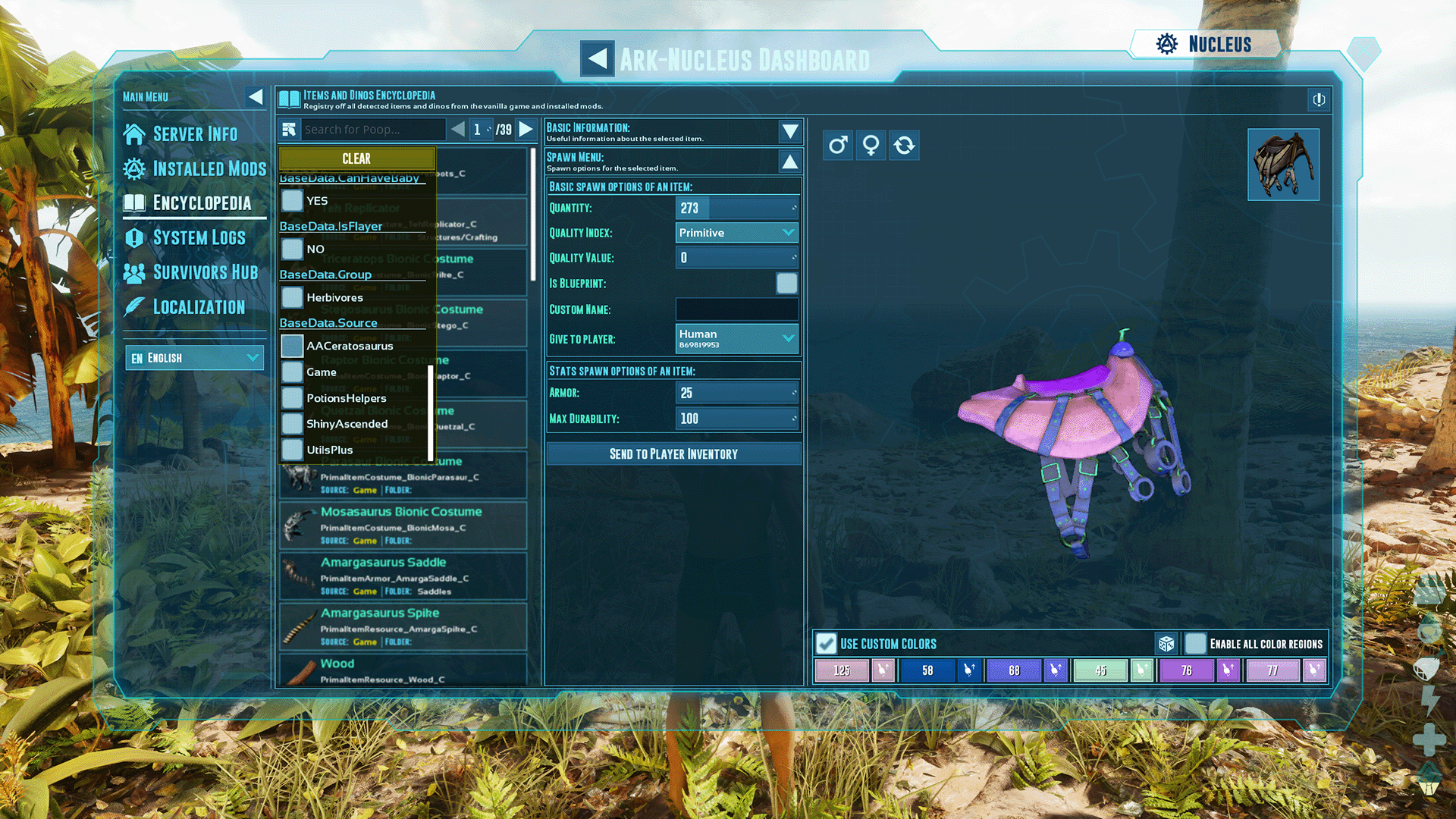This screenshot has width=1456, height=819.
Task: Enable All Color Regions
Action: 1195,643
